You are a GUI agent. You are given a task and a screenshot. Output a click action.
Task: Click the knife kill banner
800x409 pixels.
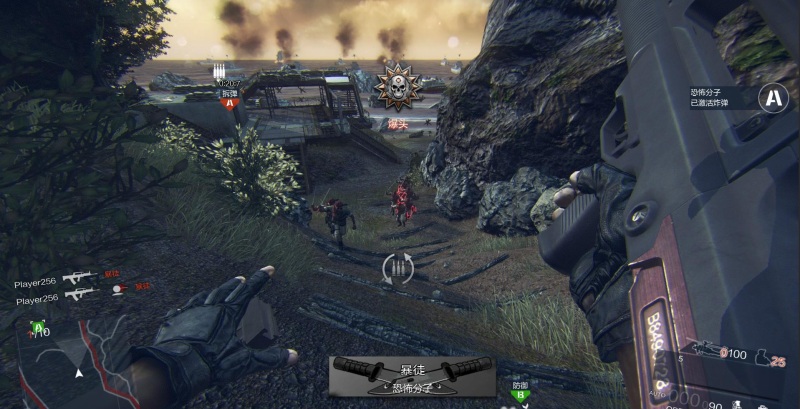[x=412, y=374]
